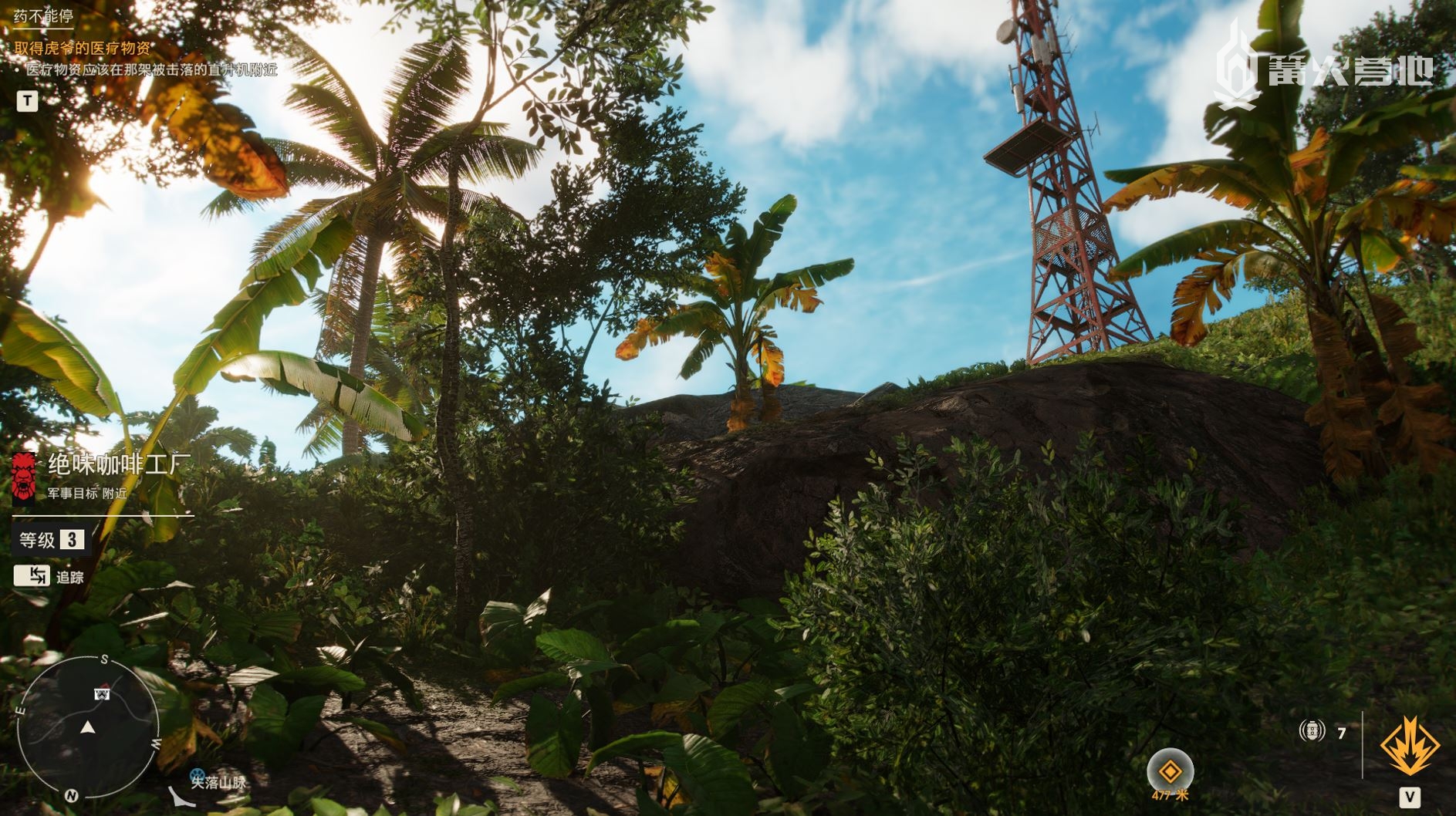
Task: Activate the orange Supremo ability icon
Action: (1409, 746)
